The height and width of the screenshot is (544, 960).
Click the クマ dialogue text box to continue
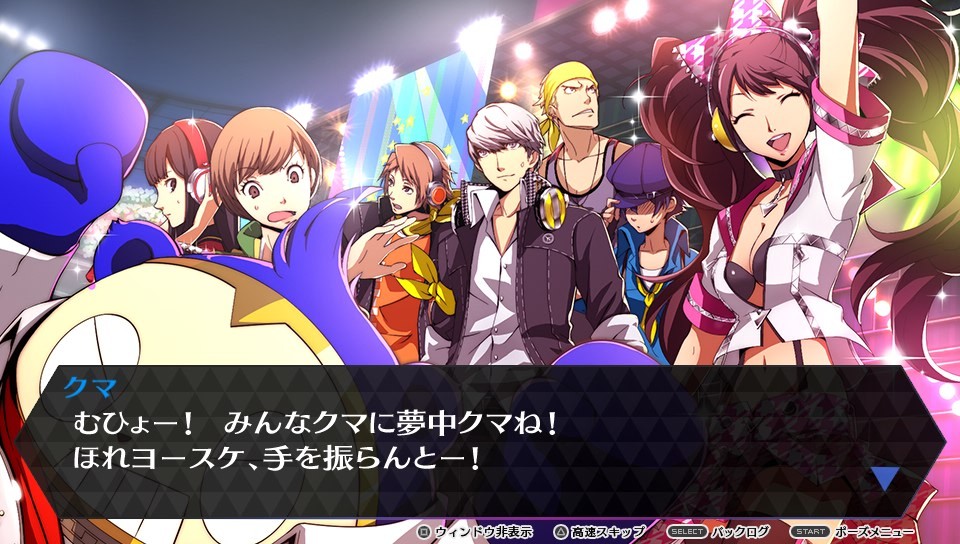480,440
